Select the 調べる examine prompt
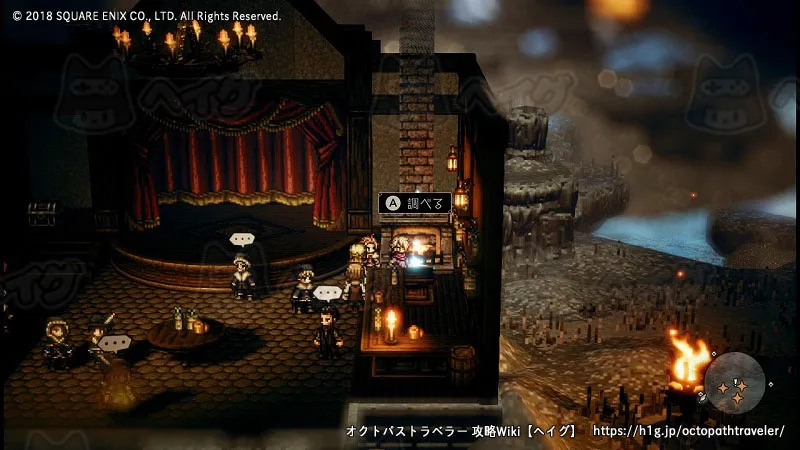The image size is (800, 450). coord(414,203)
